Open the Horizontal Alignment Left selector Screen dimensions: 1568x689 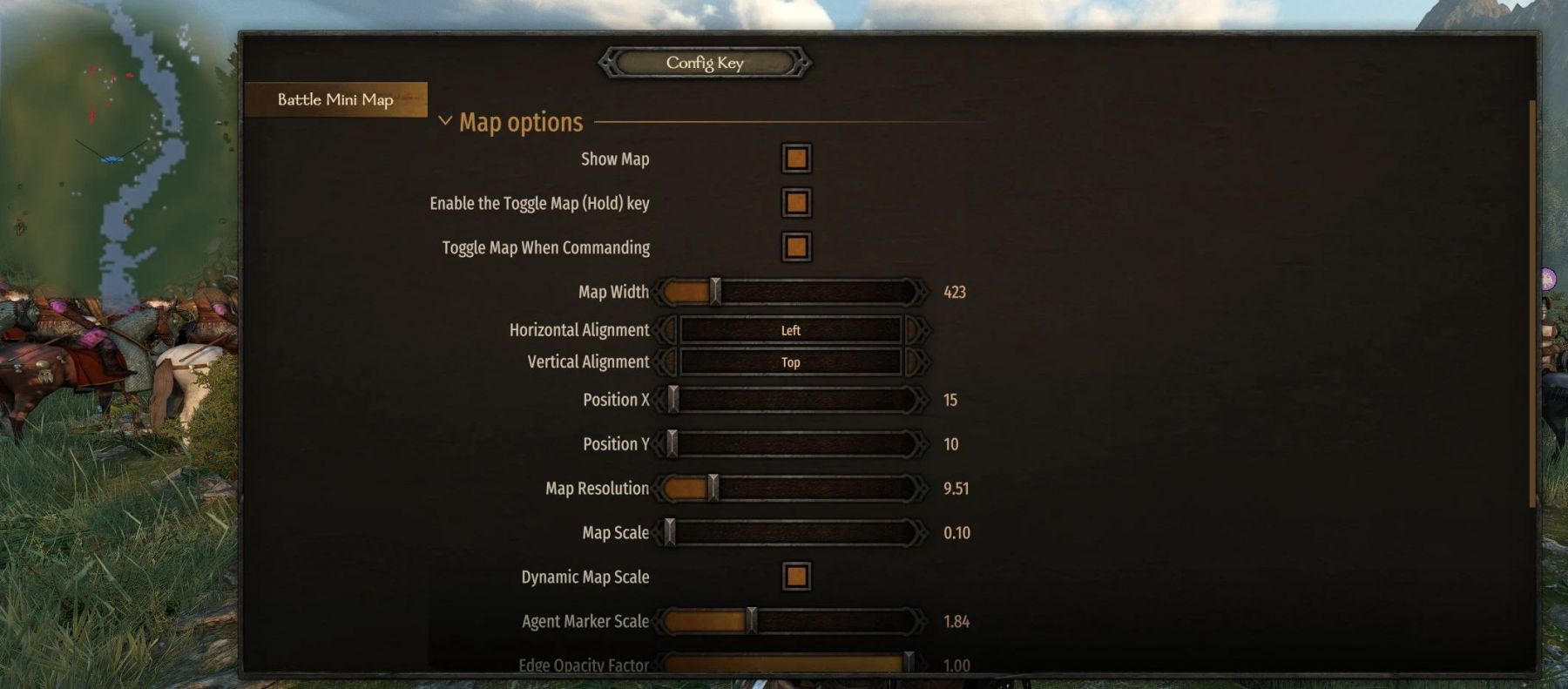point(790,330)
